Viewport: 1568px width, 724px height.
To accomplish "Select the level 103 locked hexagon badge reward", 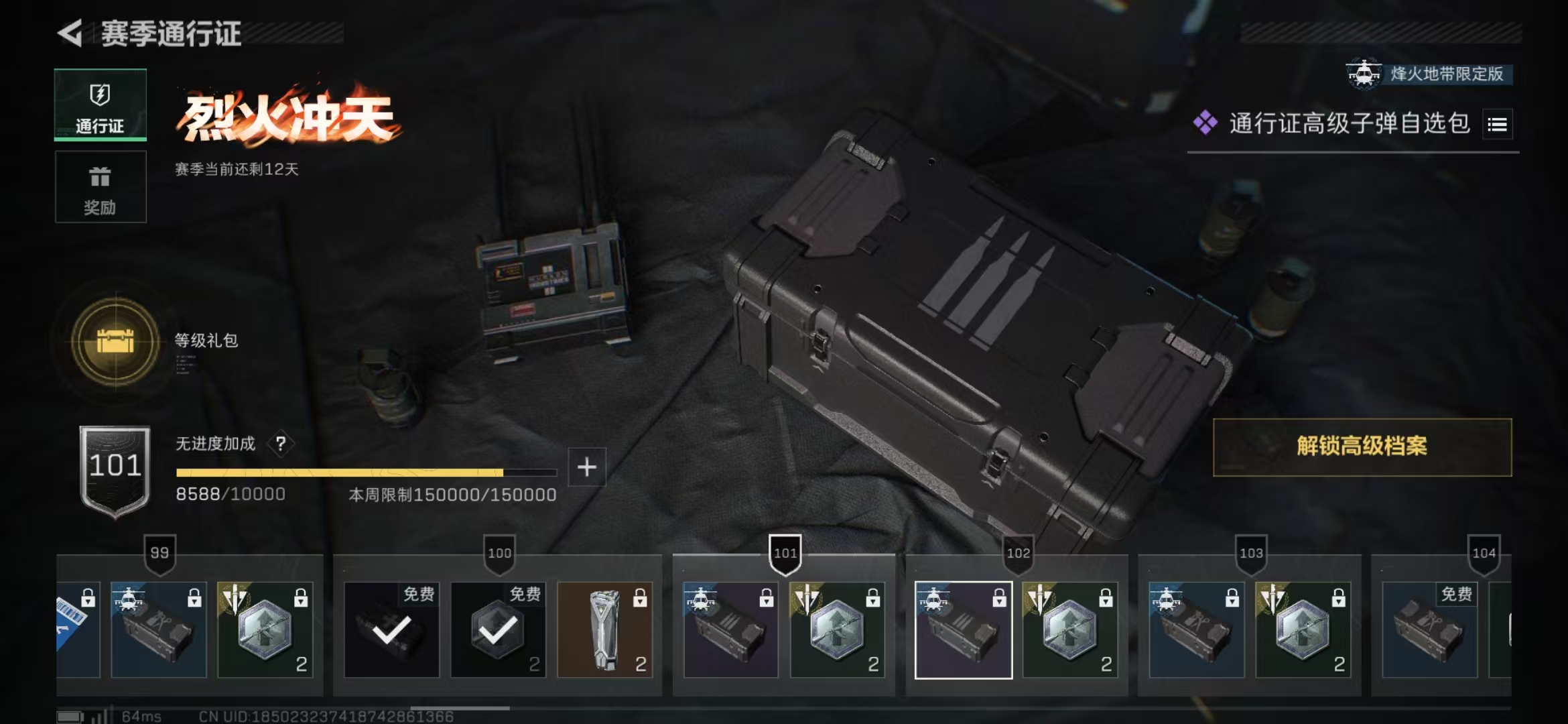I will point(1303,630).
